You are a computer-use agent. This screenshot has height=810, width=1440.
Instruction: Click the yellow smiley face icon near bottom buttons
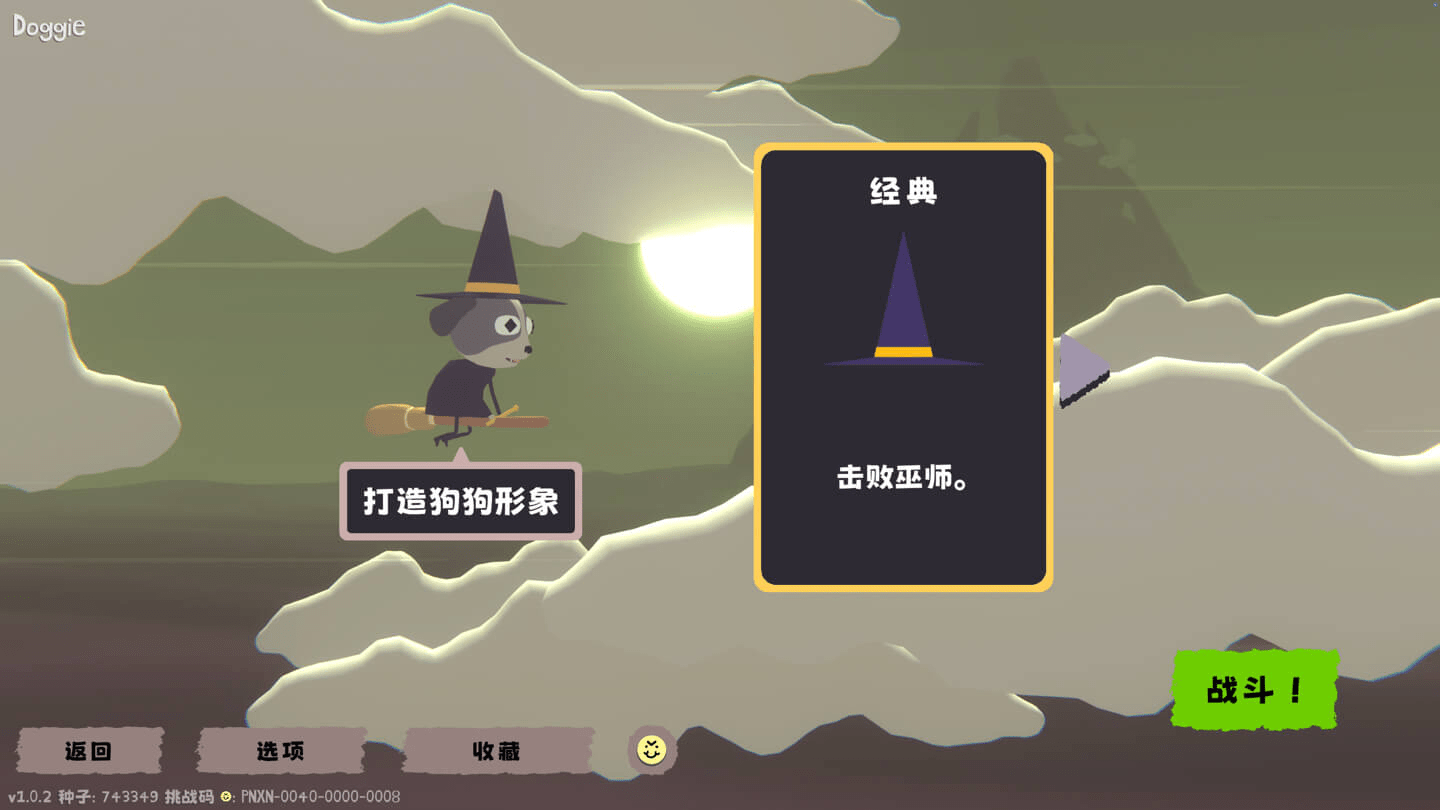tap(652, 748)
